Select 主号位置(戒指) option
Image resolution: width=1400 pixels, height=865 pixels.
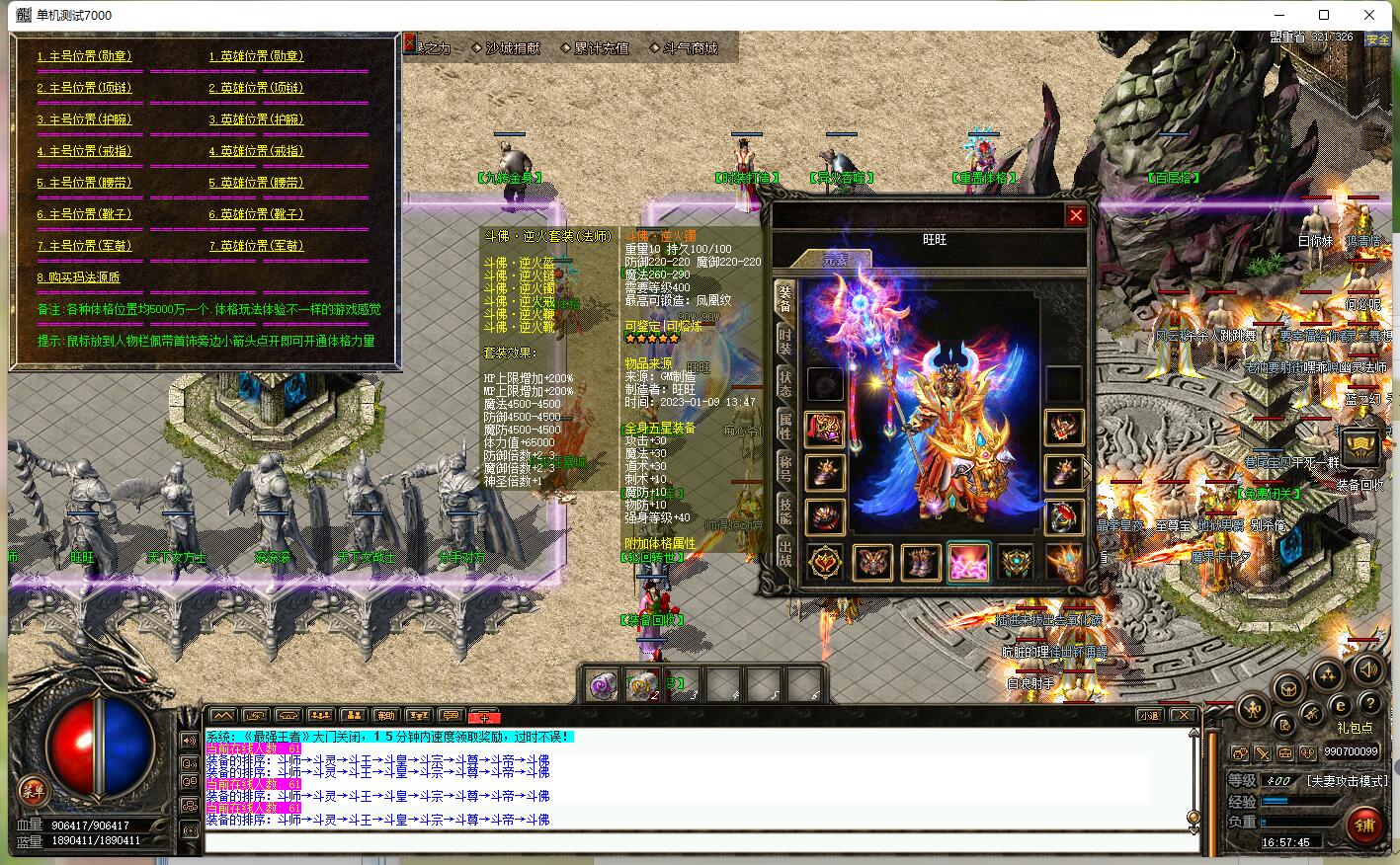[84, 152]
